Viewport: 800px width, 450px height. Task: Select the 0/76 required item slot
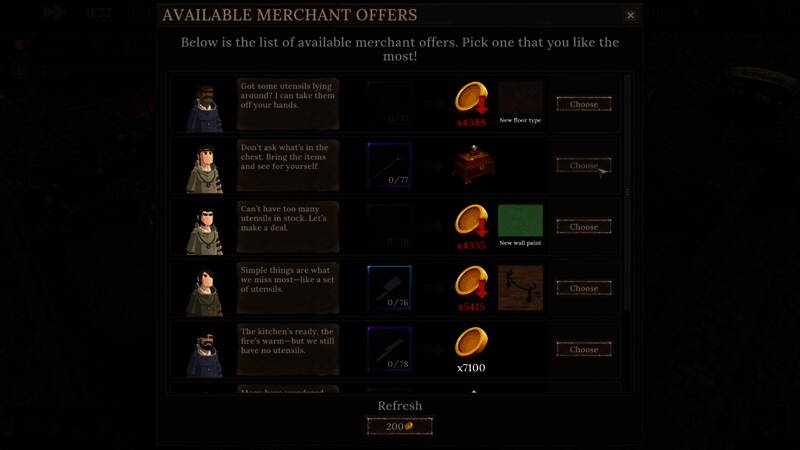389,288
